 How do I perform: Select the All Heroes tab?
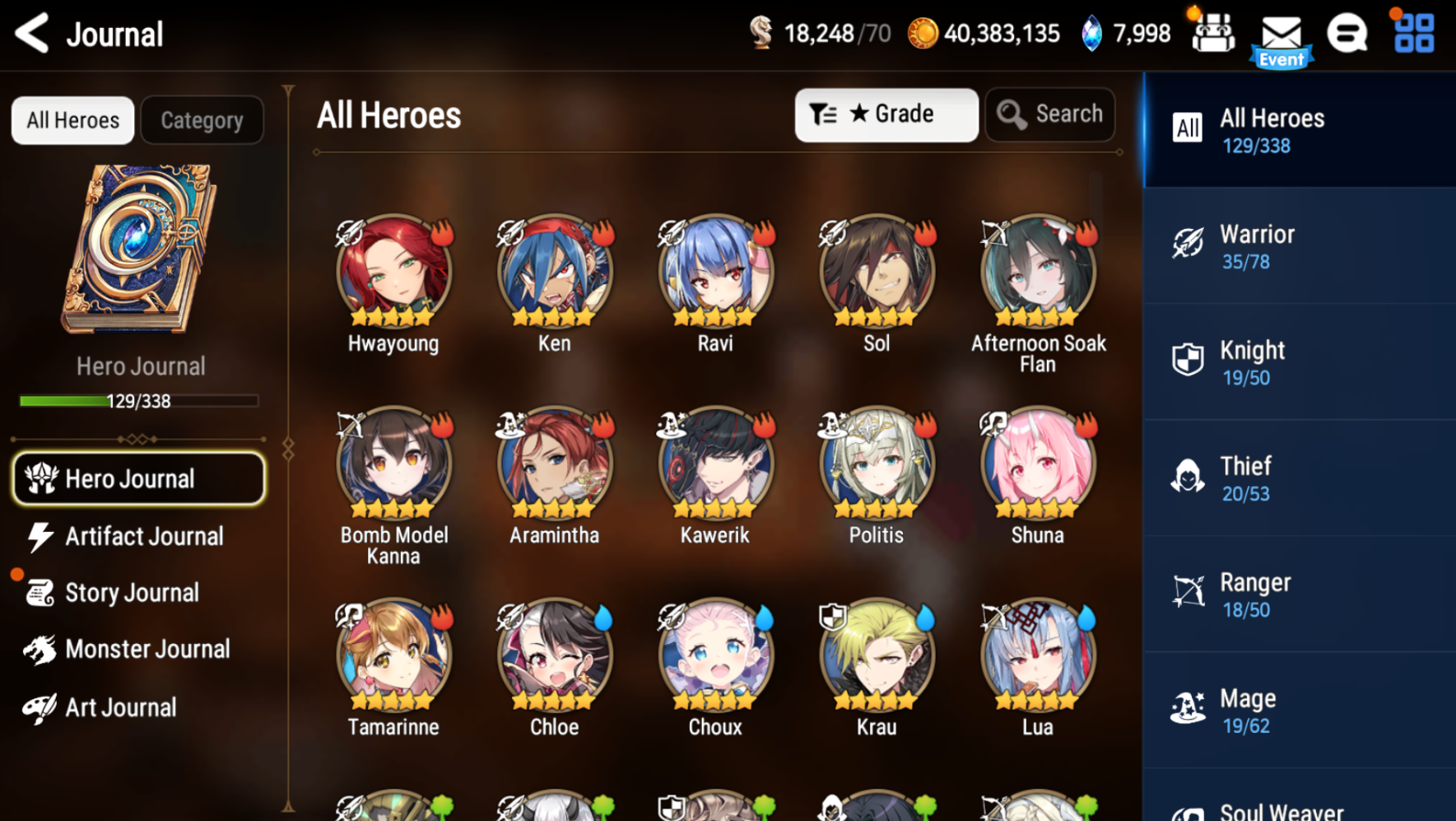click(x=72, y=120)
